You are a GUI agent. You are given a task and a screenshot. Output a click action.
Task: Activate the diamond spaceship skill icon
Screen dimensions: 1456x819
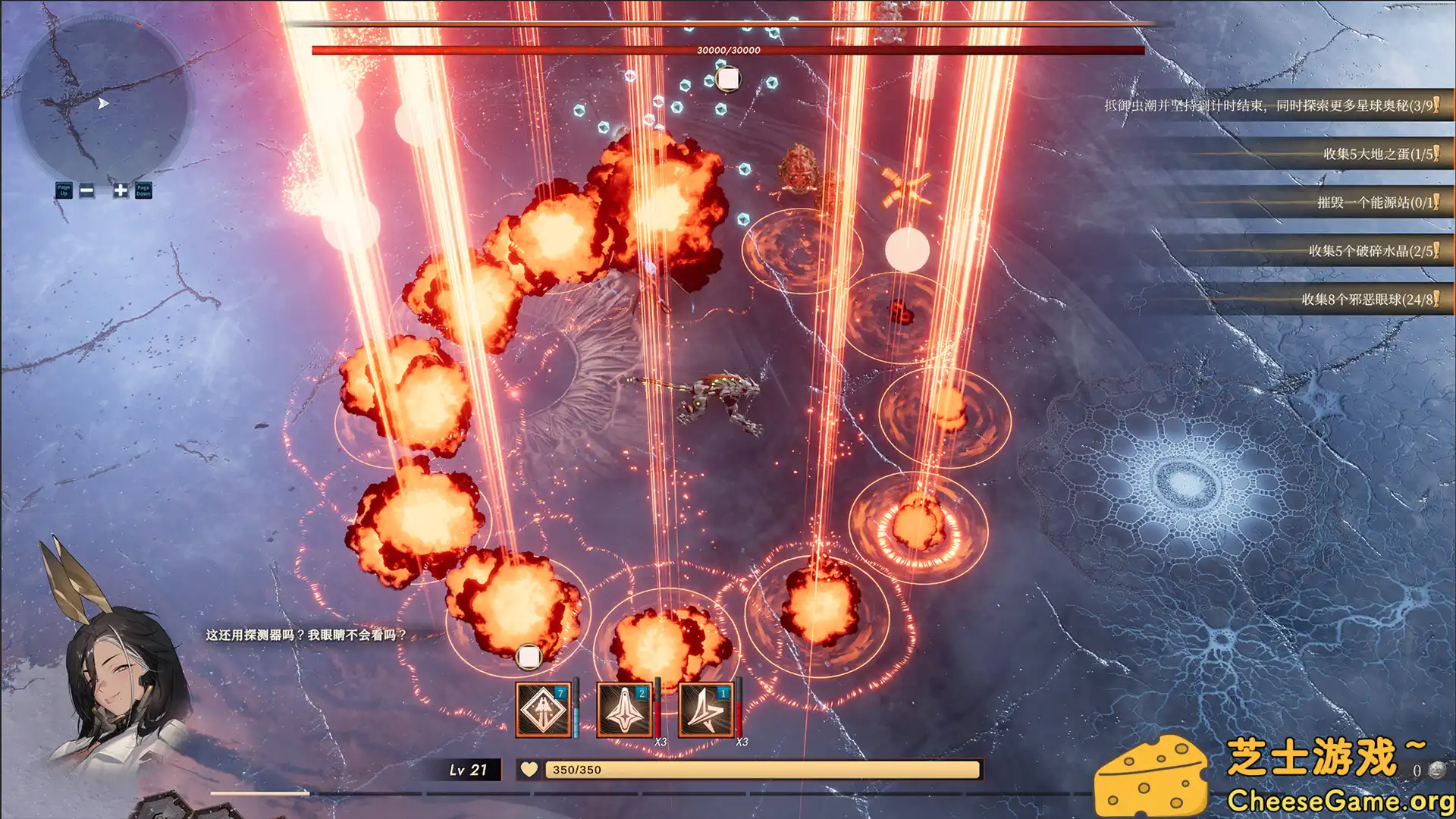(543, 710)
